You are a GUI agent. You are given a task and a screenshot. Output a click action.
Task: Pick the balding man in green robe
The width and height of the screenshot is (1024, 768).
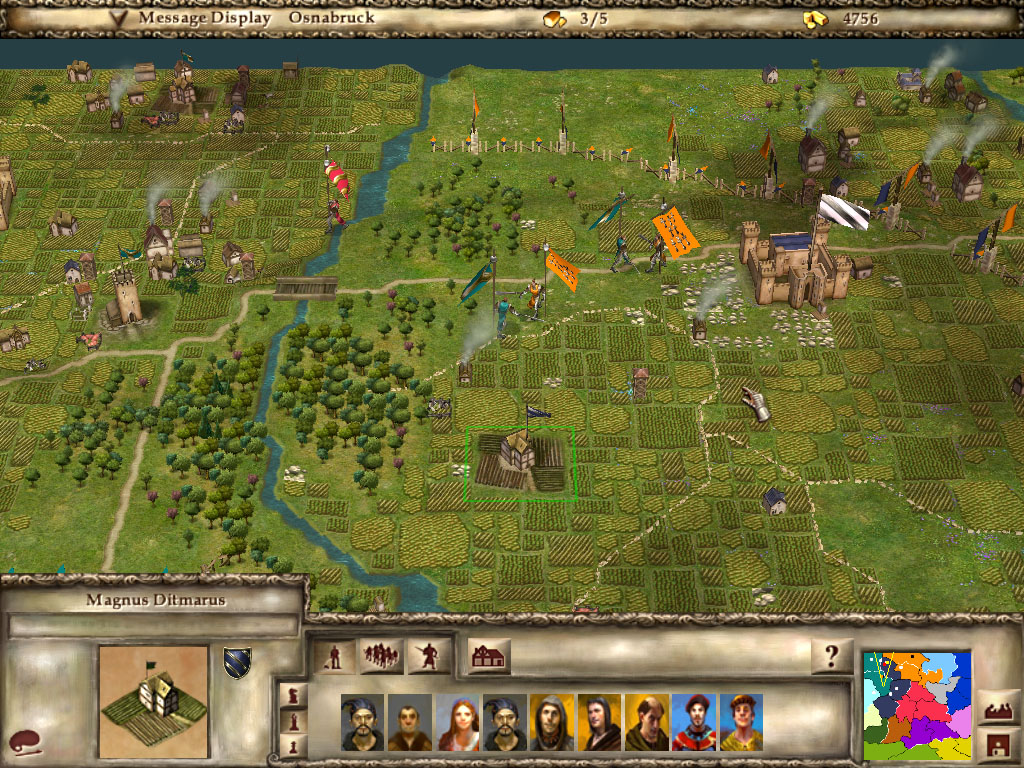tap(647, 722)
